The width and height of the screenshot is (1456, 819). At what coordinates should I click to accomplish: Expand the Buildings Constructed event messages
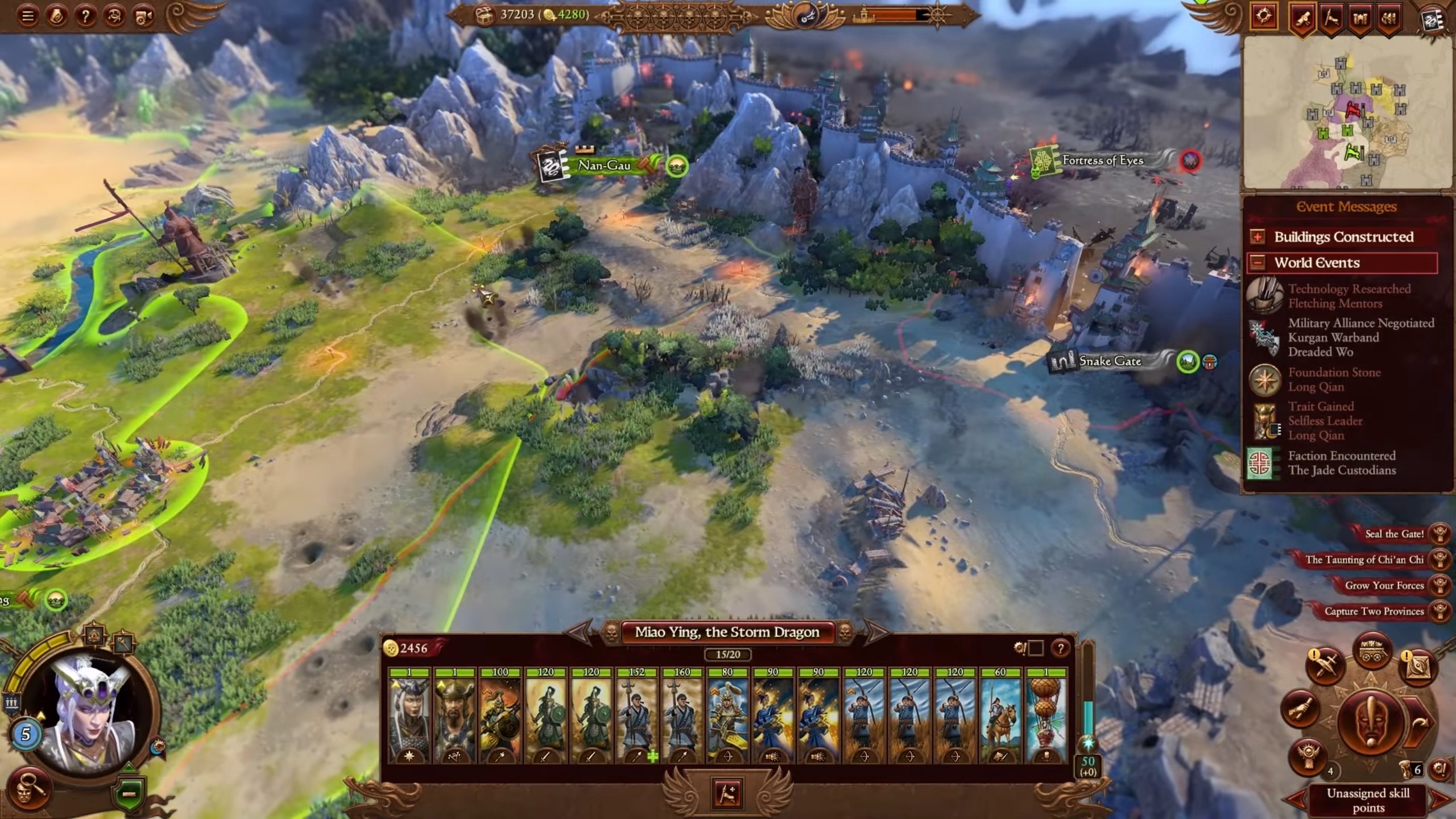click(1258, 237)
